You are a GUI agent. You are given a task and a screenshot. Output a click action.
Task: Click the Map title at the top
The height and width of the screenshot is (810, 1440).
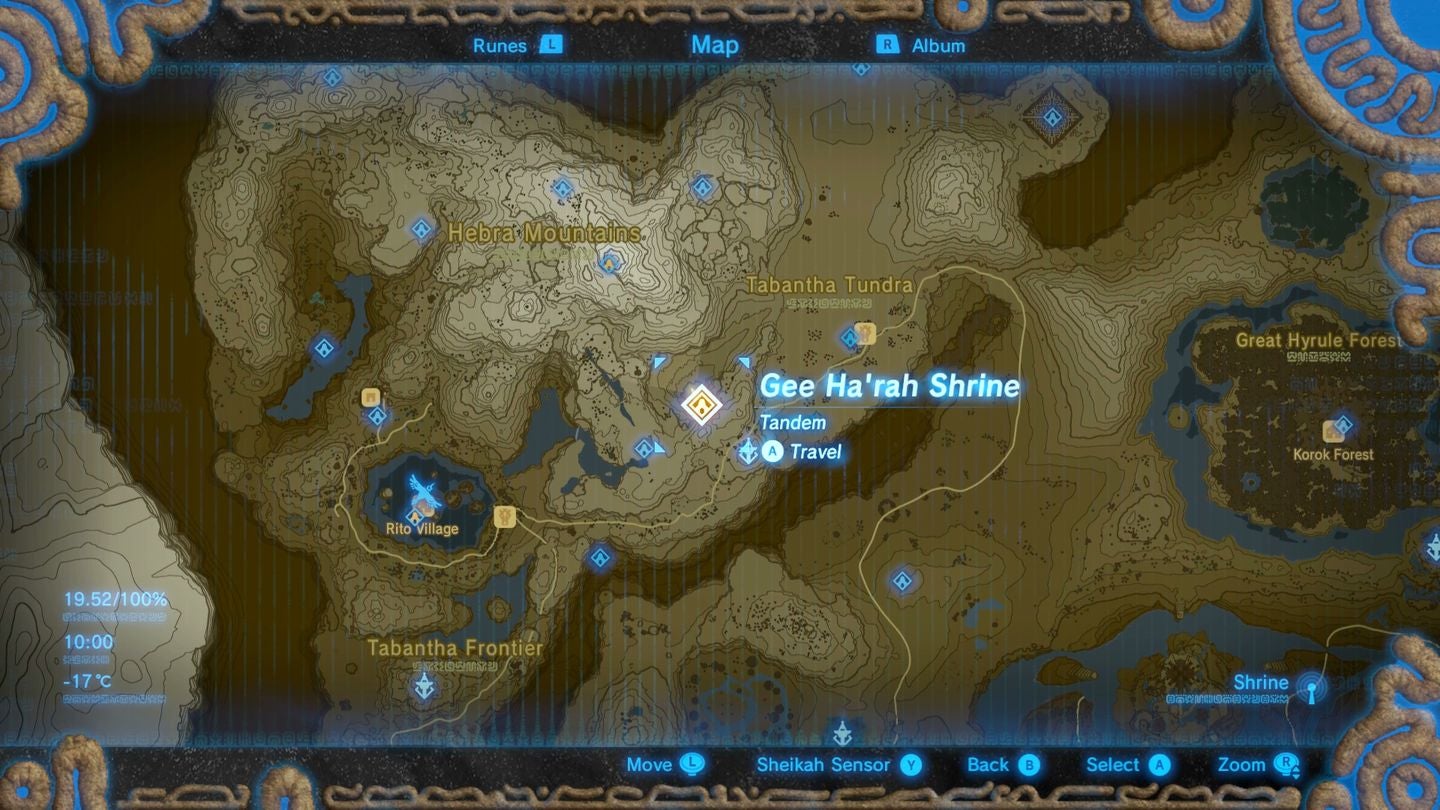tap(713, 45)
